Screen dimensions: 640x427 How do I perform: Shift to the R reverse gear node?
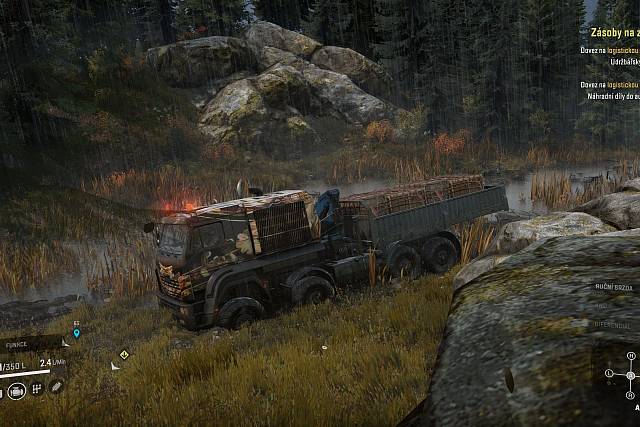(x=630, y=397)
